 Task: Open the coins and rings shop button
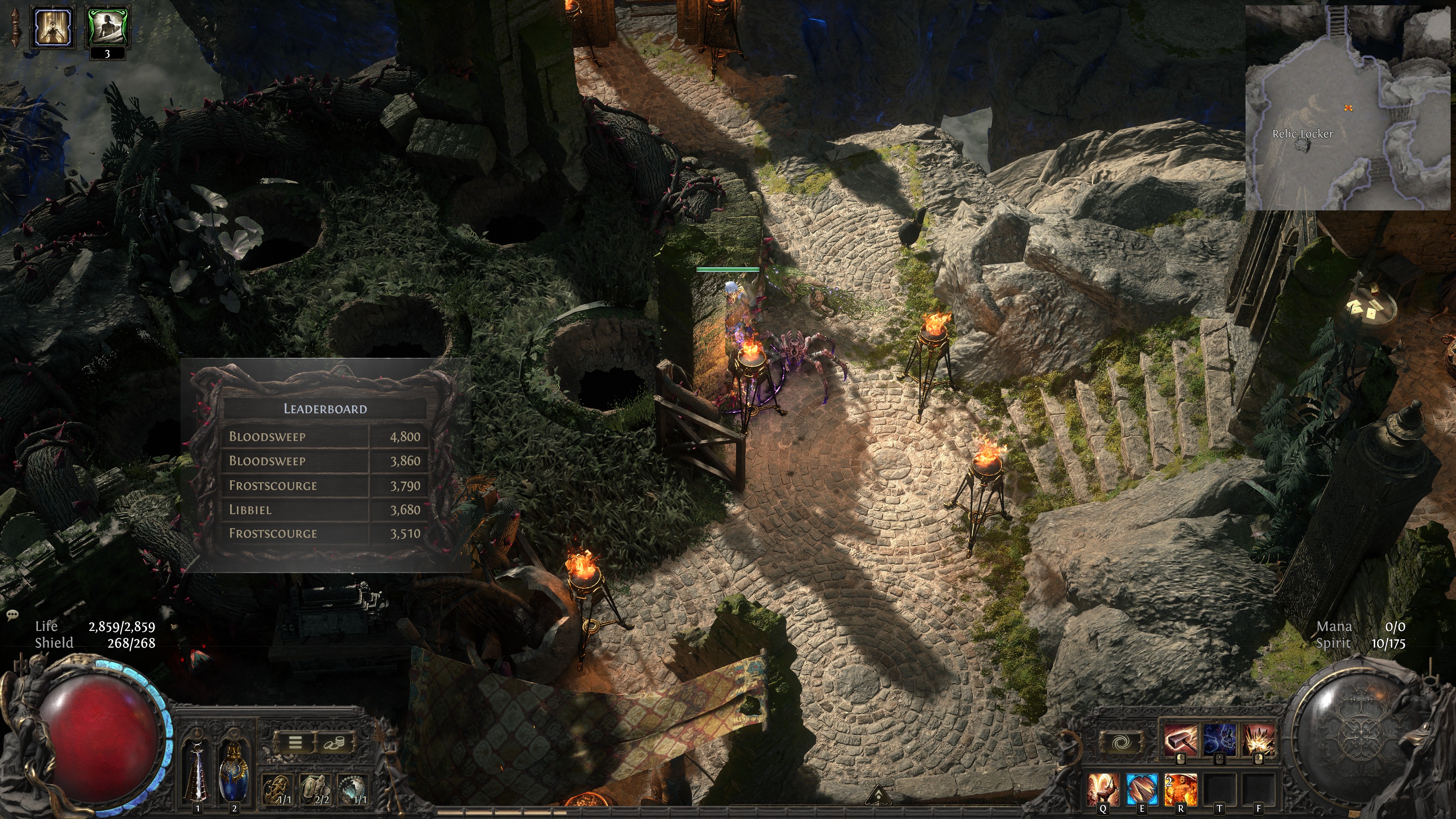333,743
